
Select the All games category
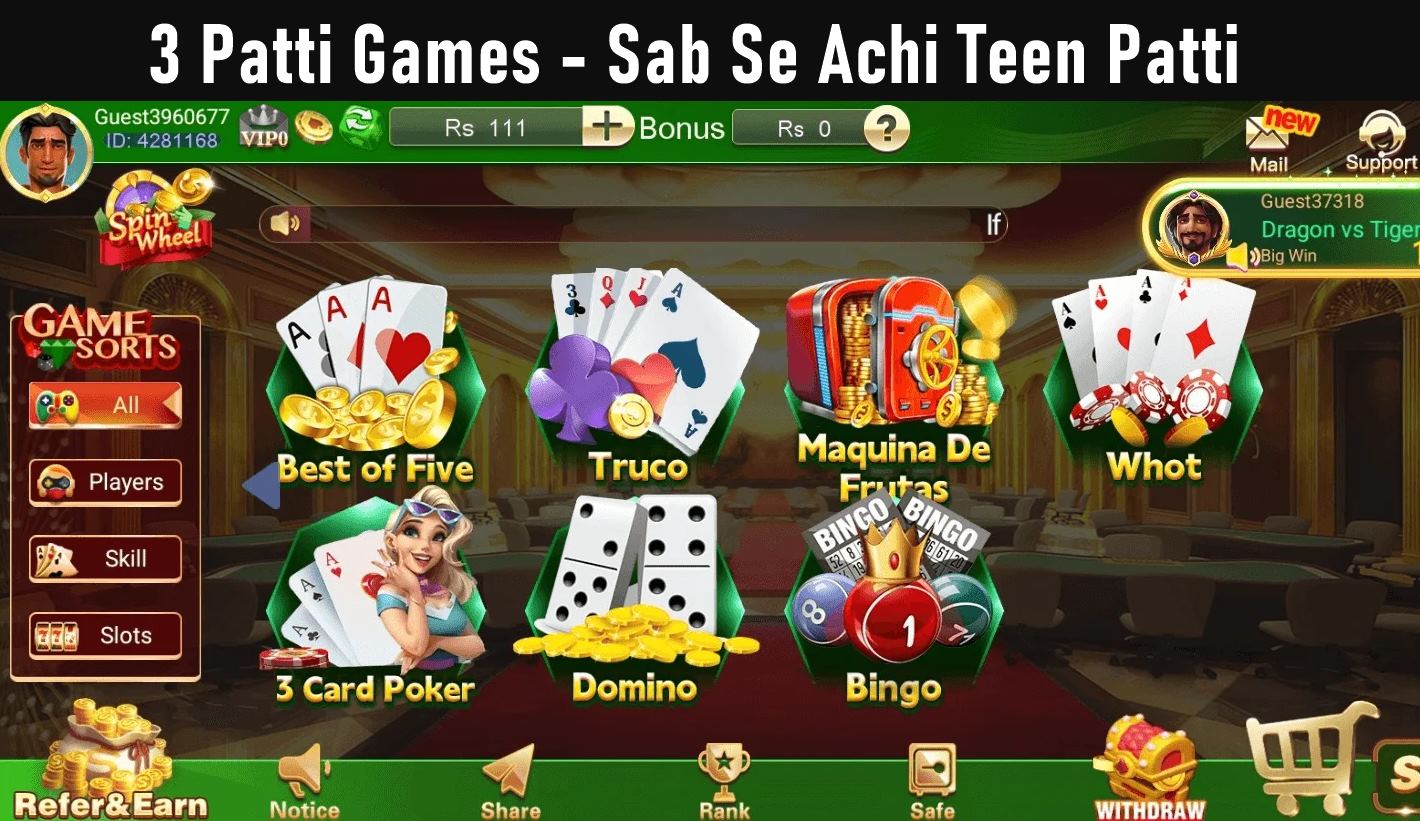pos(104,404)
